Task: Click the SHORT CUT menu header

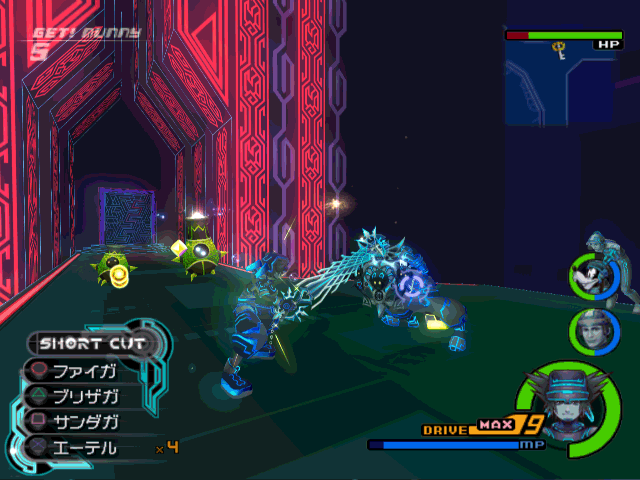Action: click(92, 343)
